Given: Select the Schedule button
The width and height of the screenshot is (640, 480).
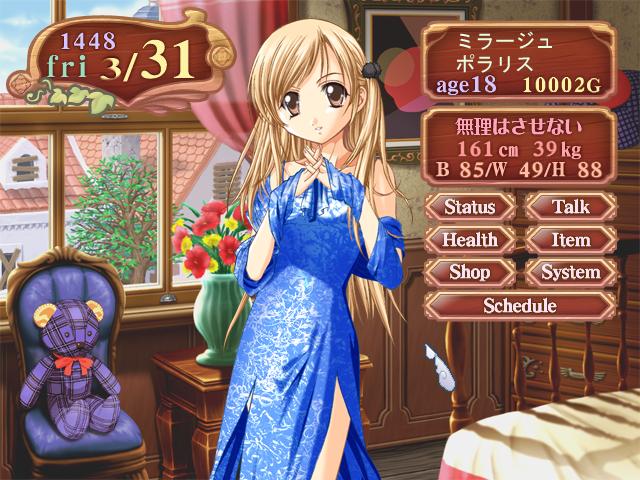Looking at the screenshot, I should 520,304.
